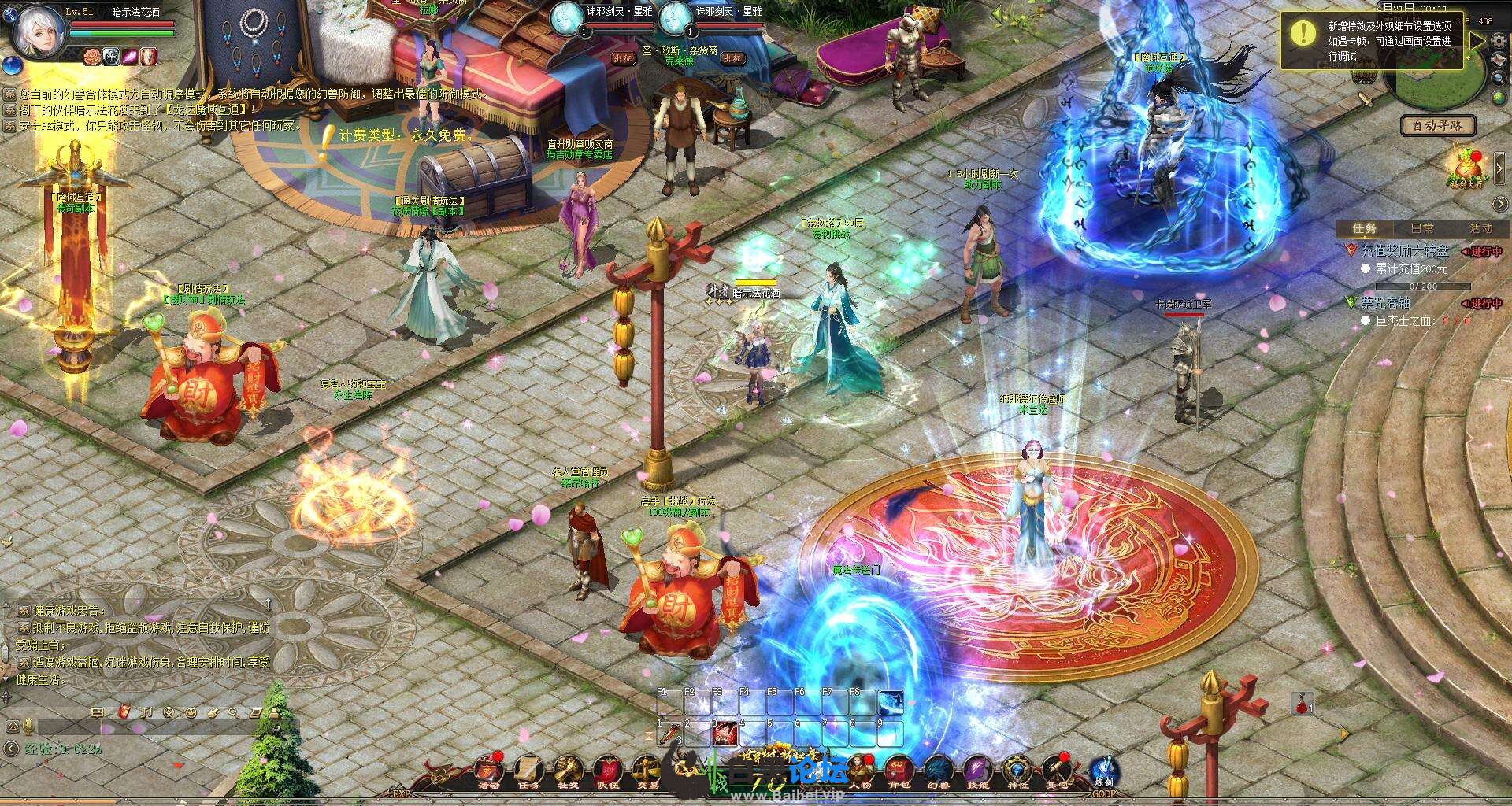Open the 任务 (Quests) scroll icon
This screenshot has height=806, width=1512.
click(528, 771)
